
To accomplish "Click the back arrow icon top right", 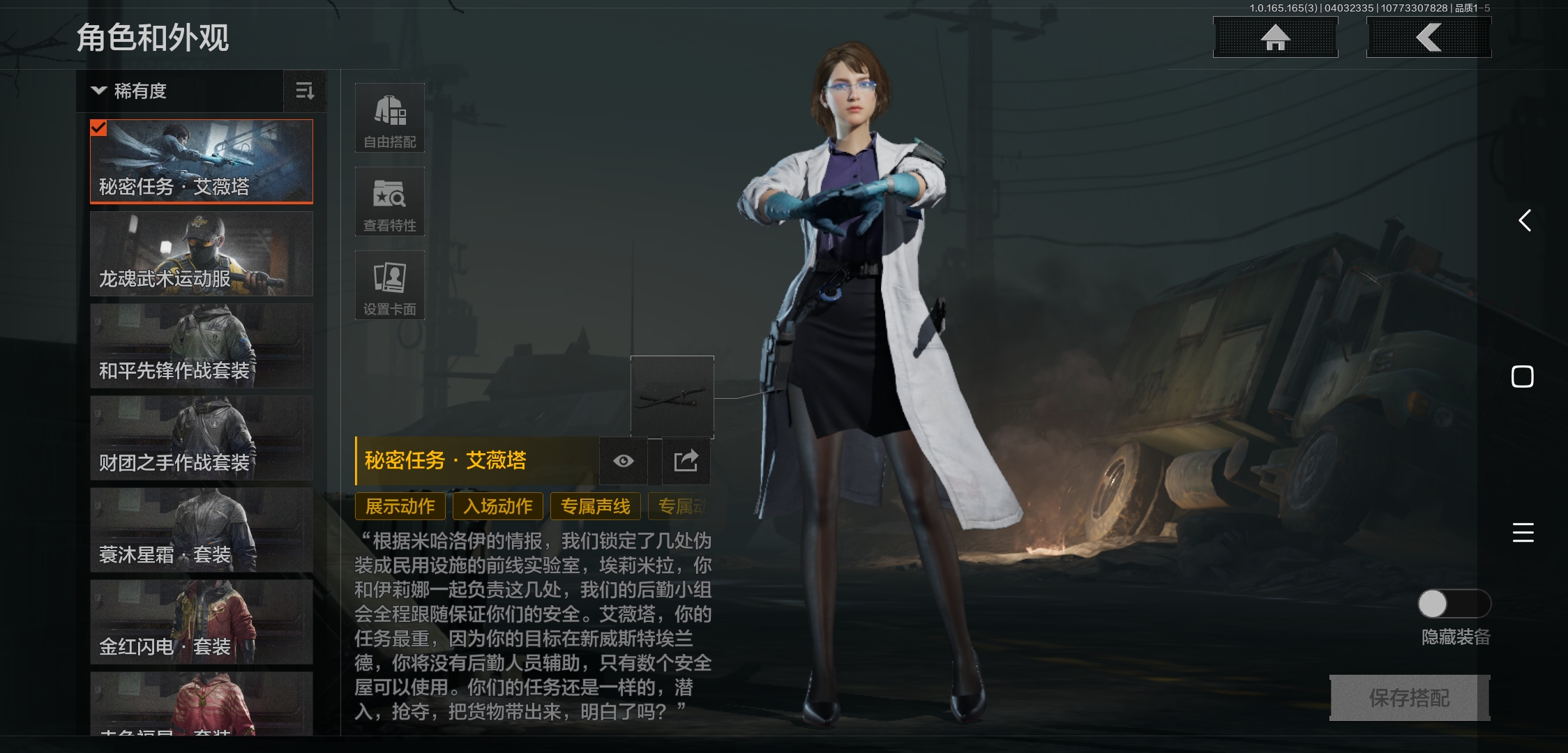I will [1428, 38].
